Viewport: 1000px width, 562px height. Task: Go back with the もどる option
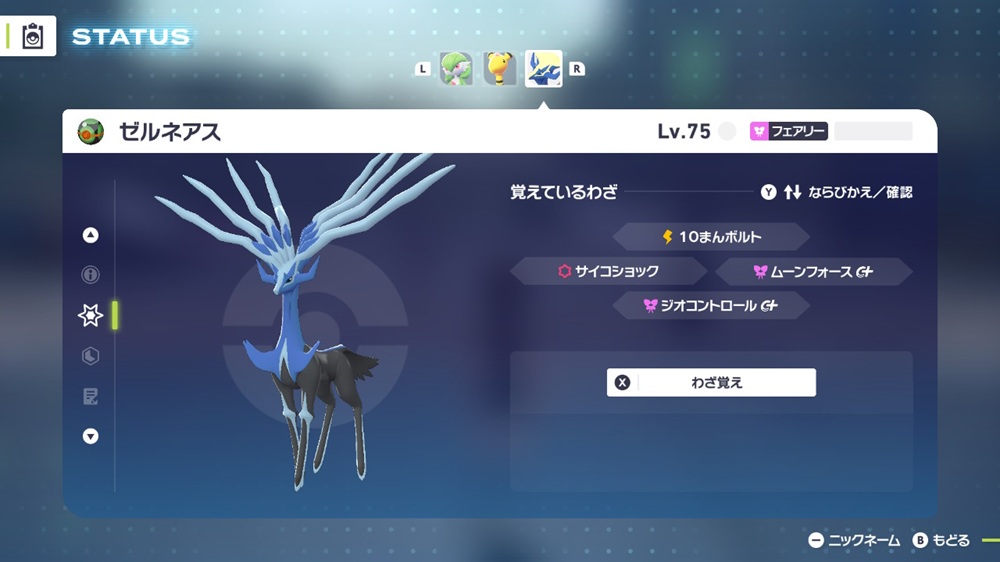pos(941,540)
